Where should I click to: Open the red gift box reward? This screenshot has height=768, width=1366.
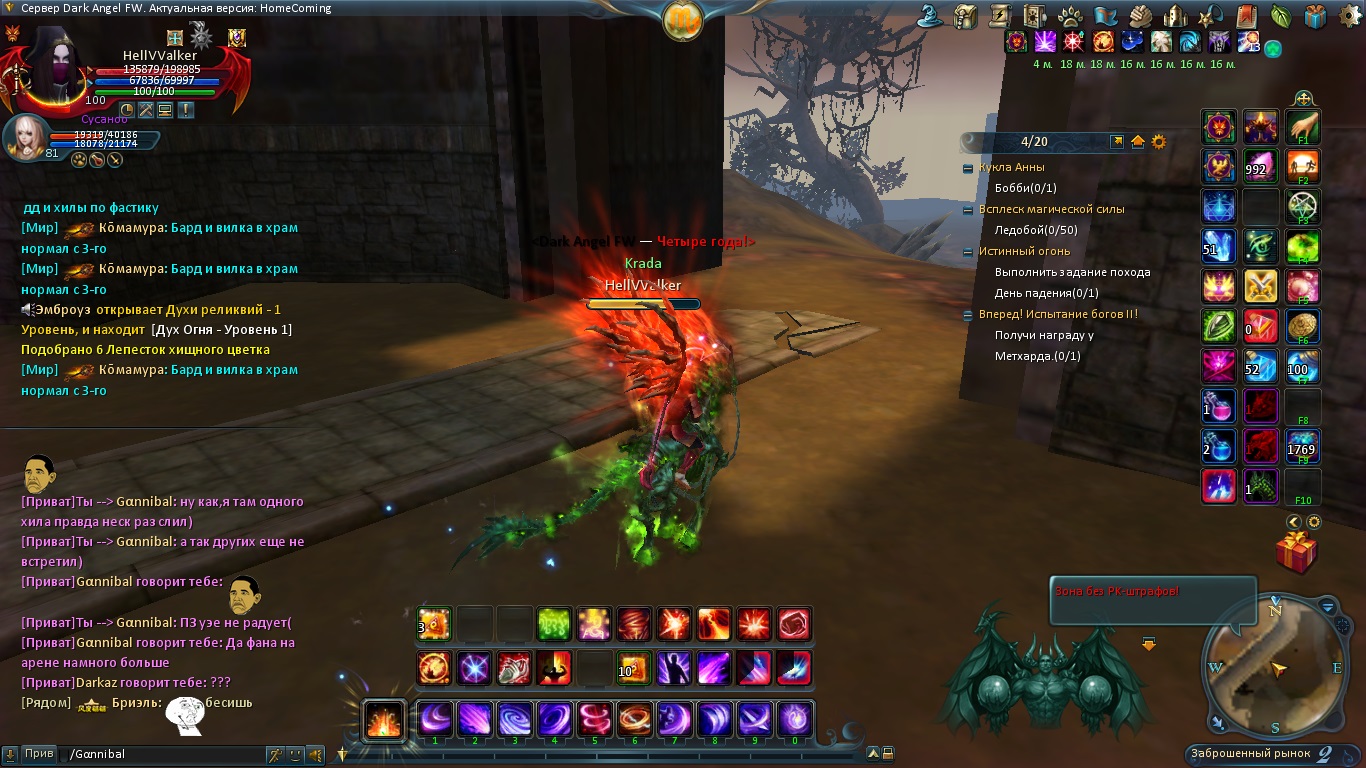pos(1296,553)
